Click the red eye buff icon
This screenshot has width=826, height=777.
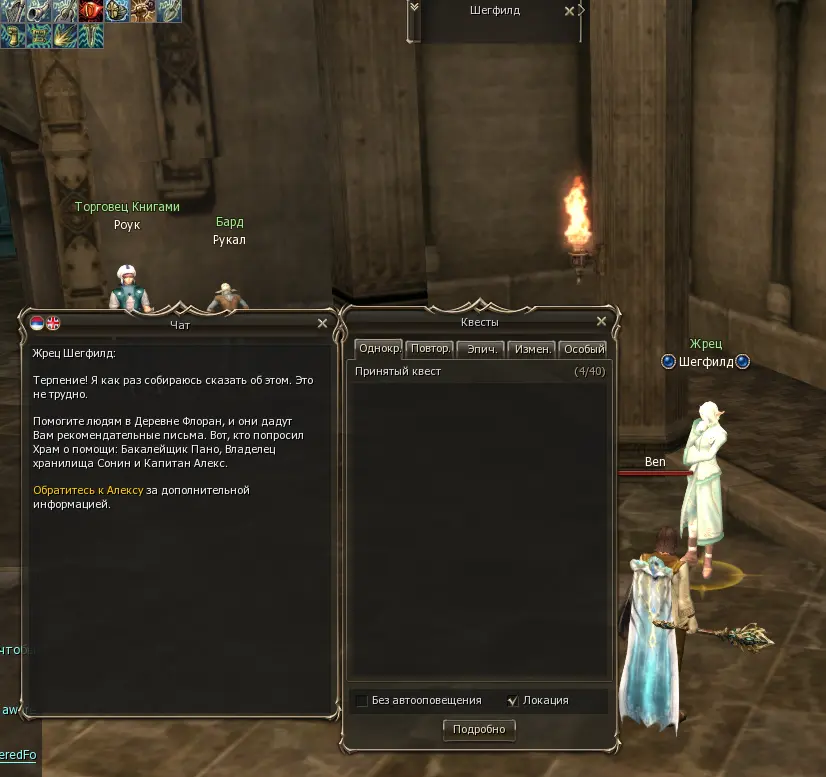click(x=92, y=11)
